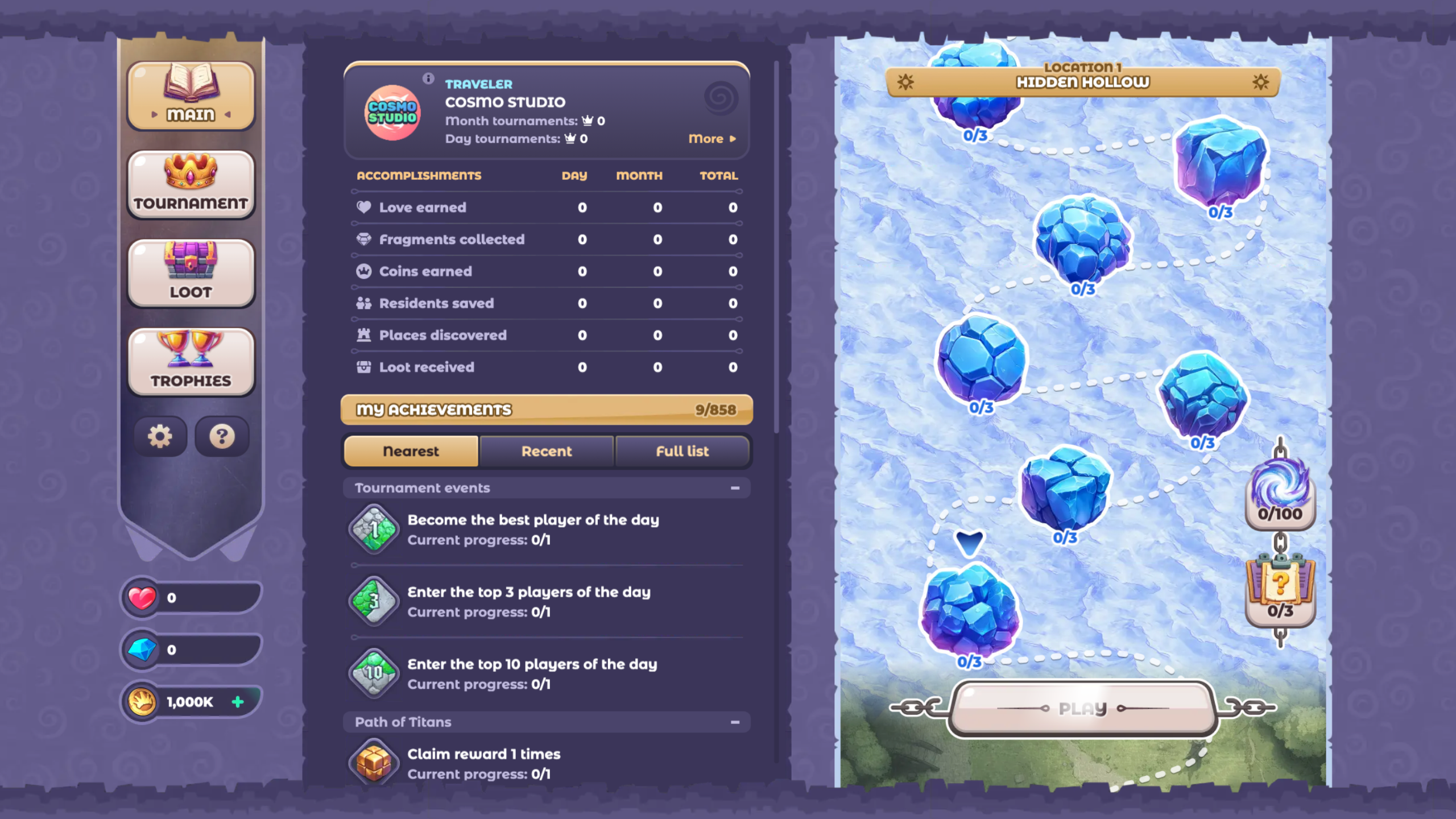Open the Full list achievements tab
The height and width of the screenshot is (819, 1456).
click(682, 451)
